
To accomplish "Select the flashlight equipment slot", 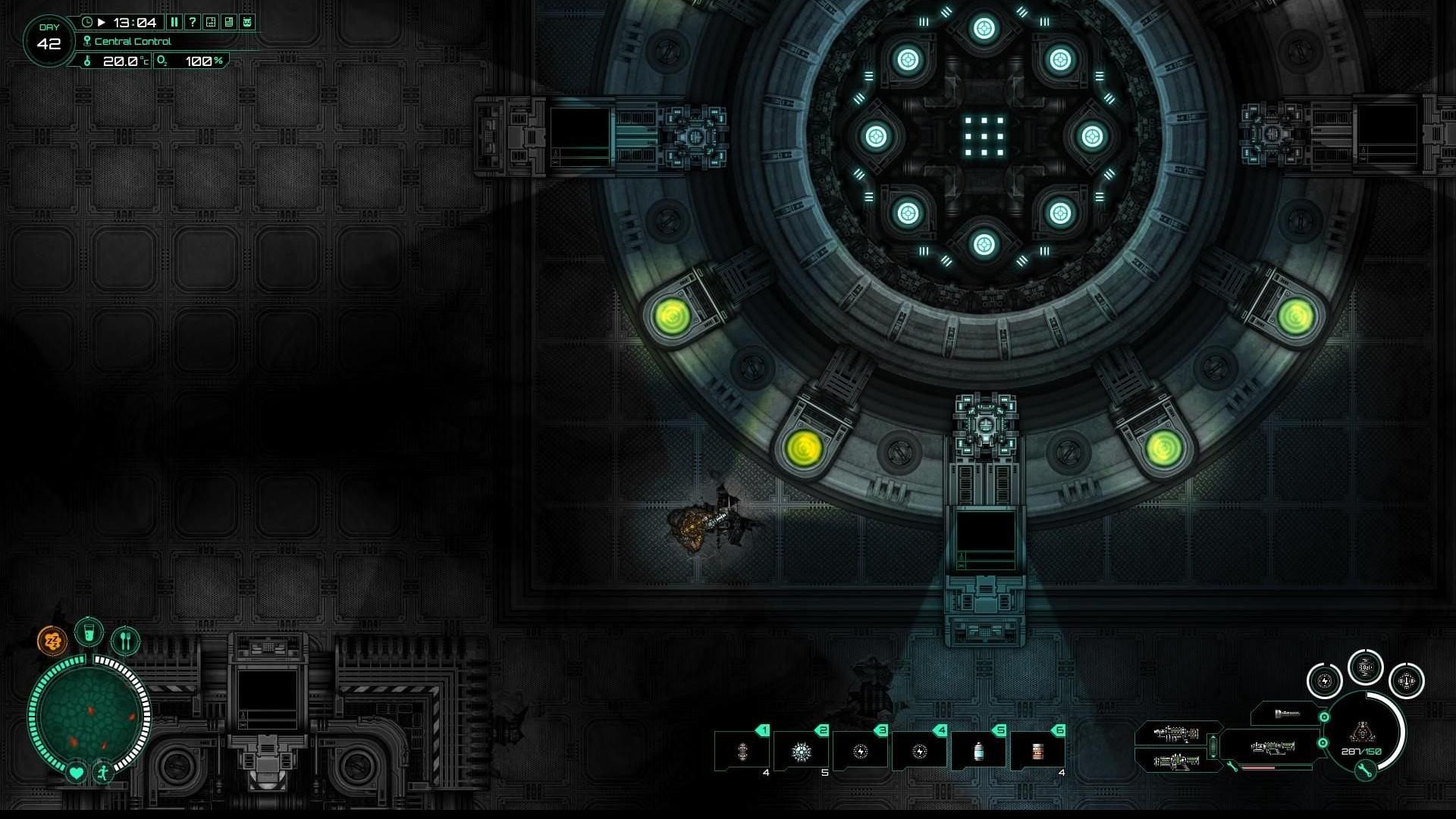I will point(1287,714).
